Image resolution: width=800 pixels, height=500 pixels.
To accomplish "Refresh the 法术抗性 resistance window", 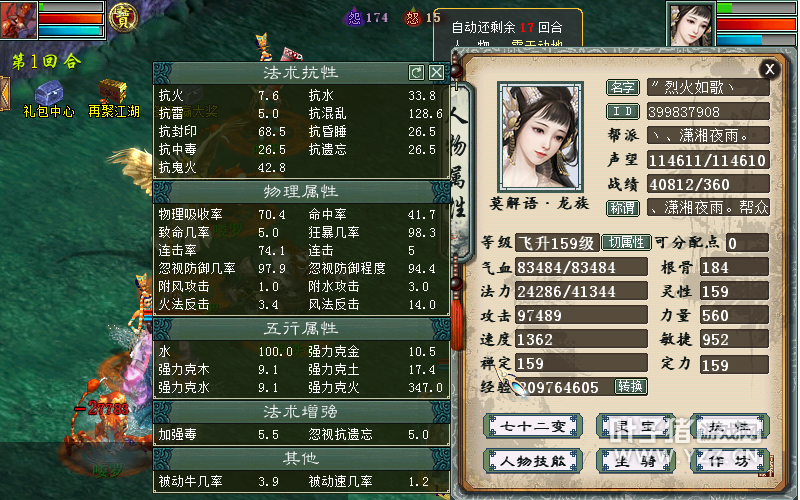I will [417, 72].
